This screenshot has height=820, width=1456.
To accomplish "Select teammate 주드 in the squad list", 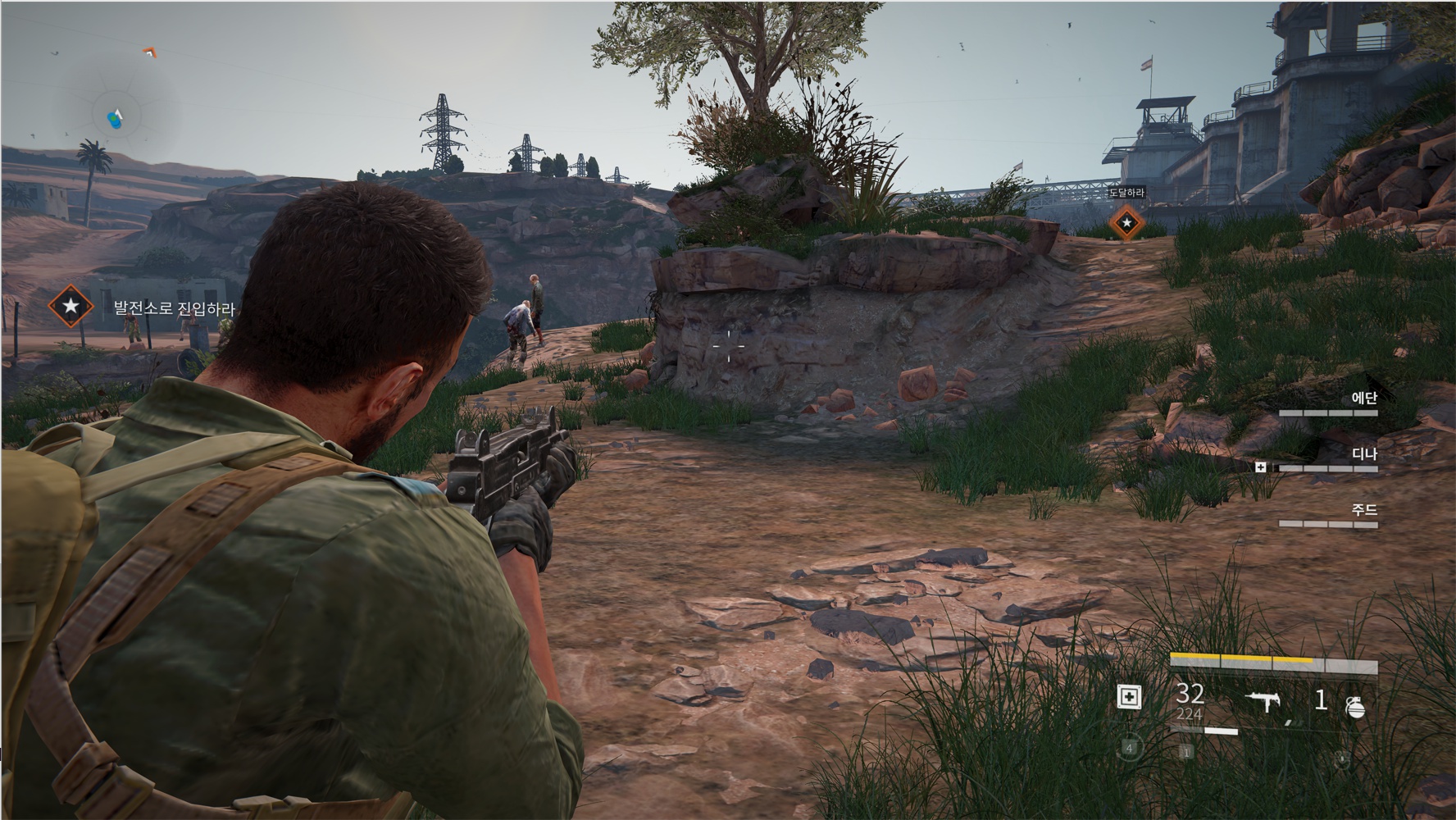I will point(1364,510).
